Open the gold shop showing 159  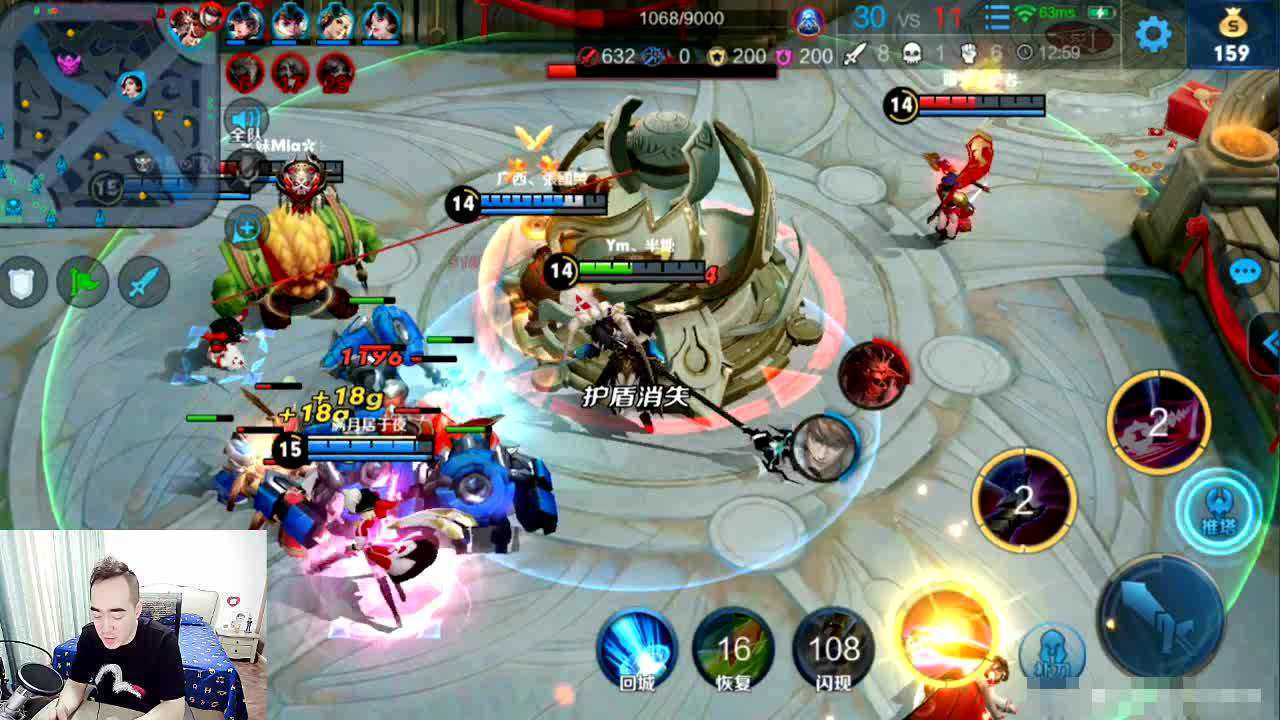(1231, 36)
